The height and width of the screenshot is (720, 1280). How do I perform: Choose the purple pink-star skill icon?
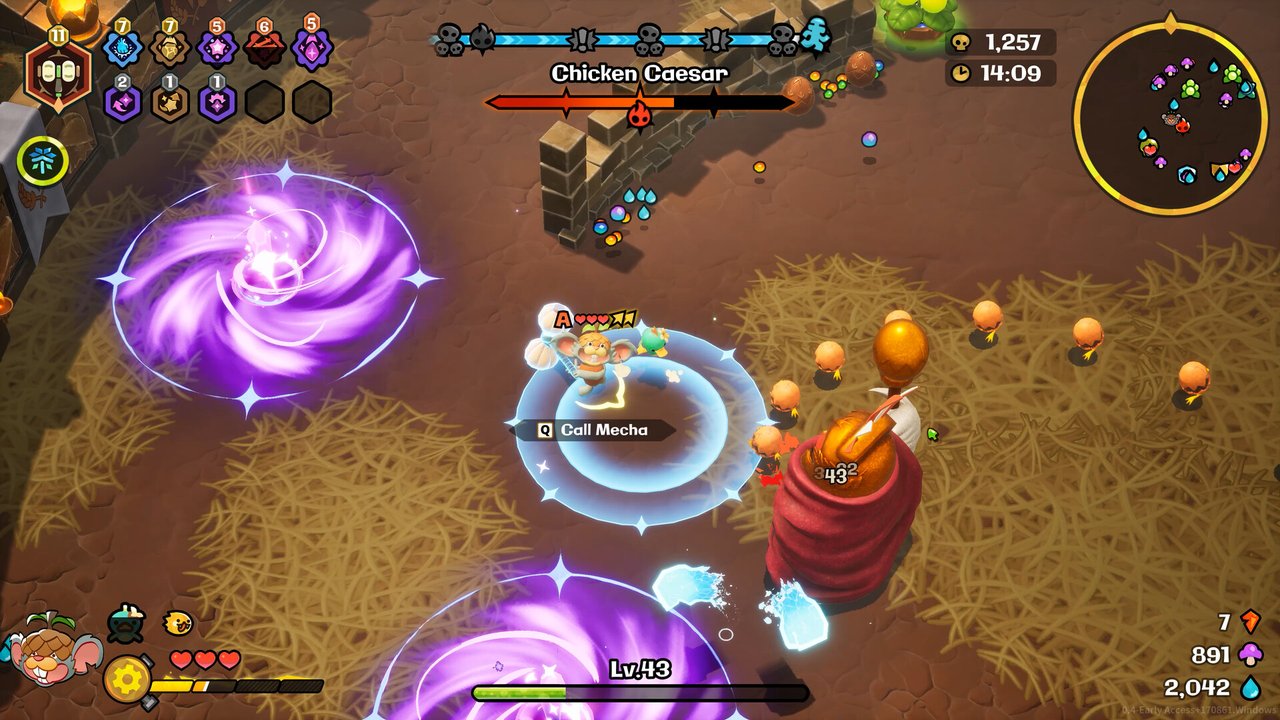click(x=217, y=48)
